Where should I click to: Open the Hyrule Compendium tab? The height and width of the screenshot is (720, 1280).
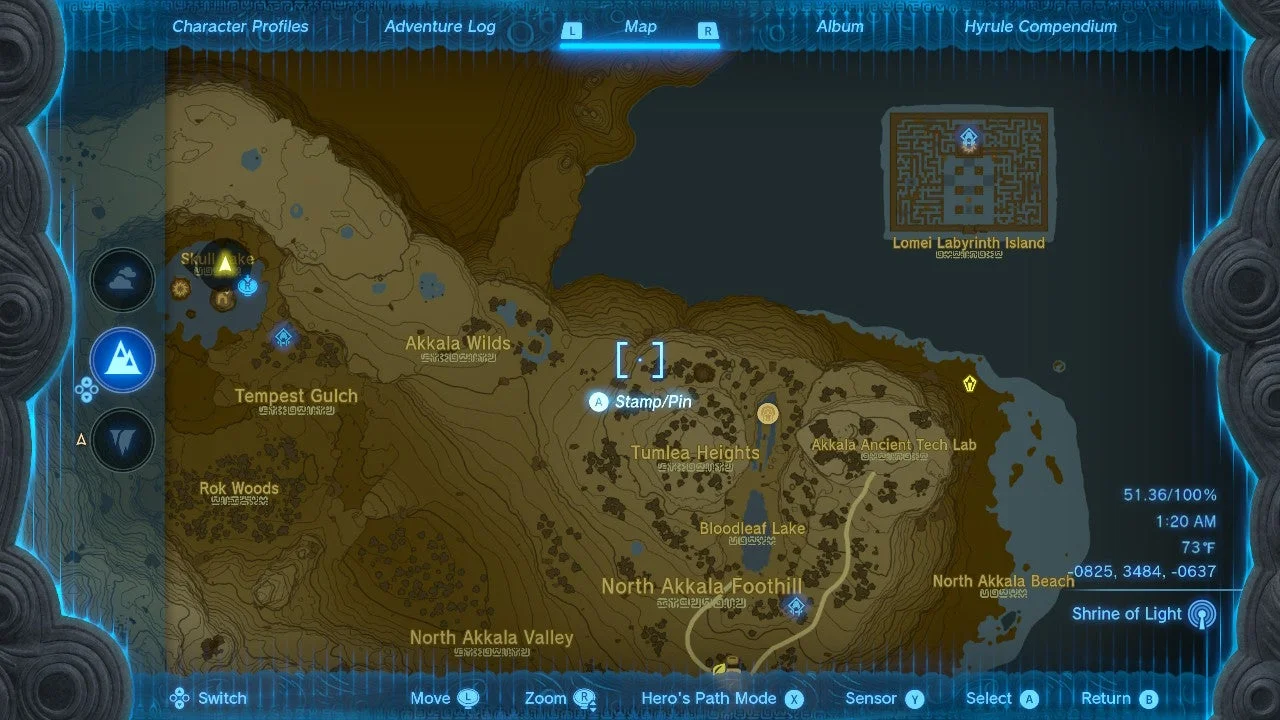(1040, 26)
